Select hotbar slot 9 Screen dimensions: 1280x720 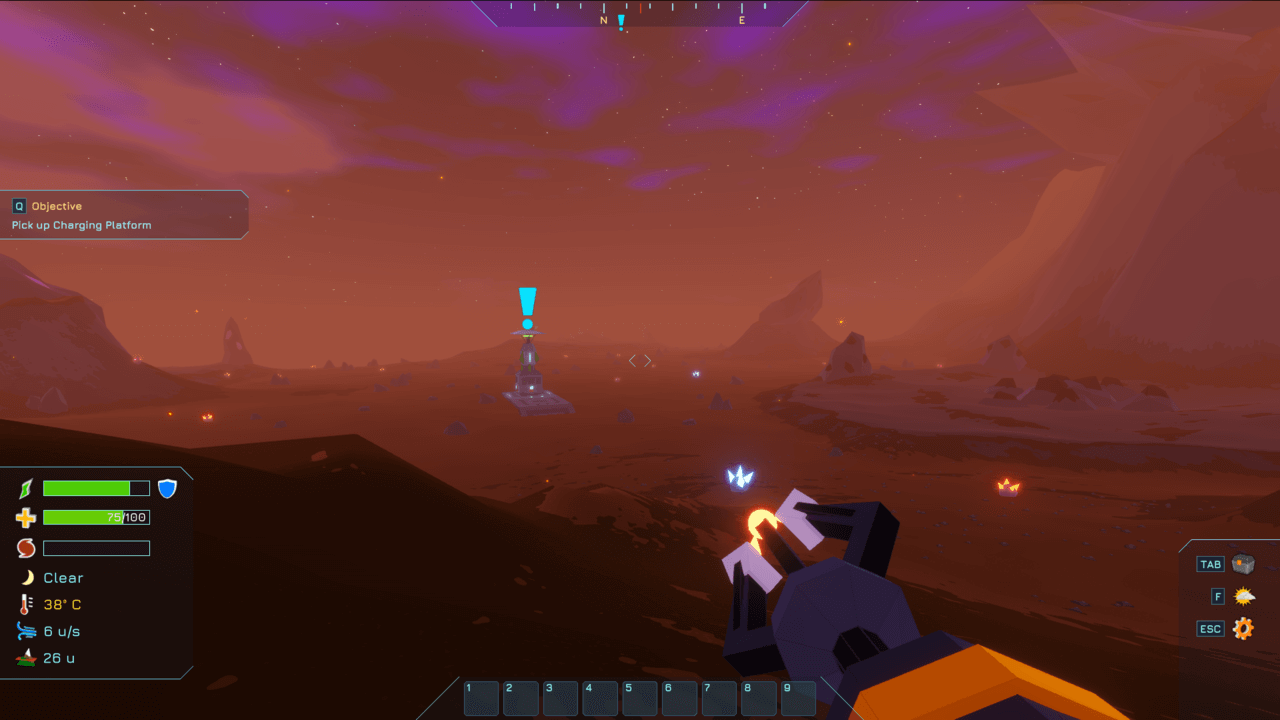[x=798, y=698]
